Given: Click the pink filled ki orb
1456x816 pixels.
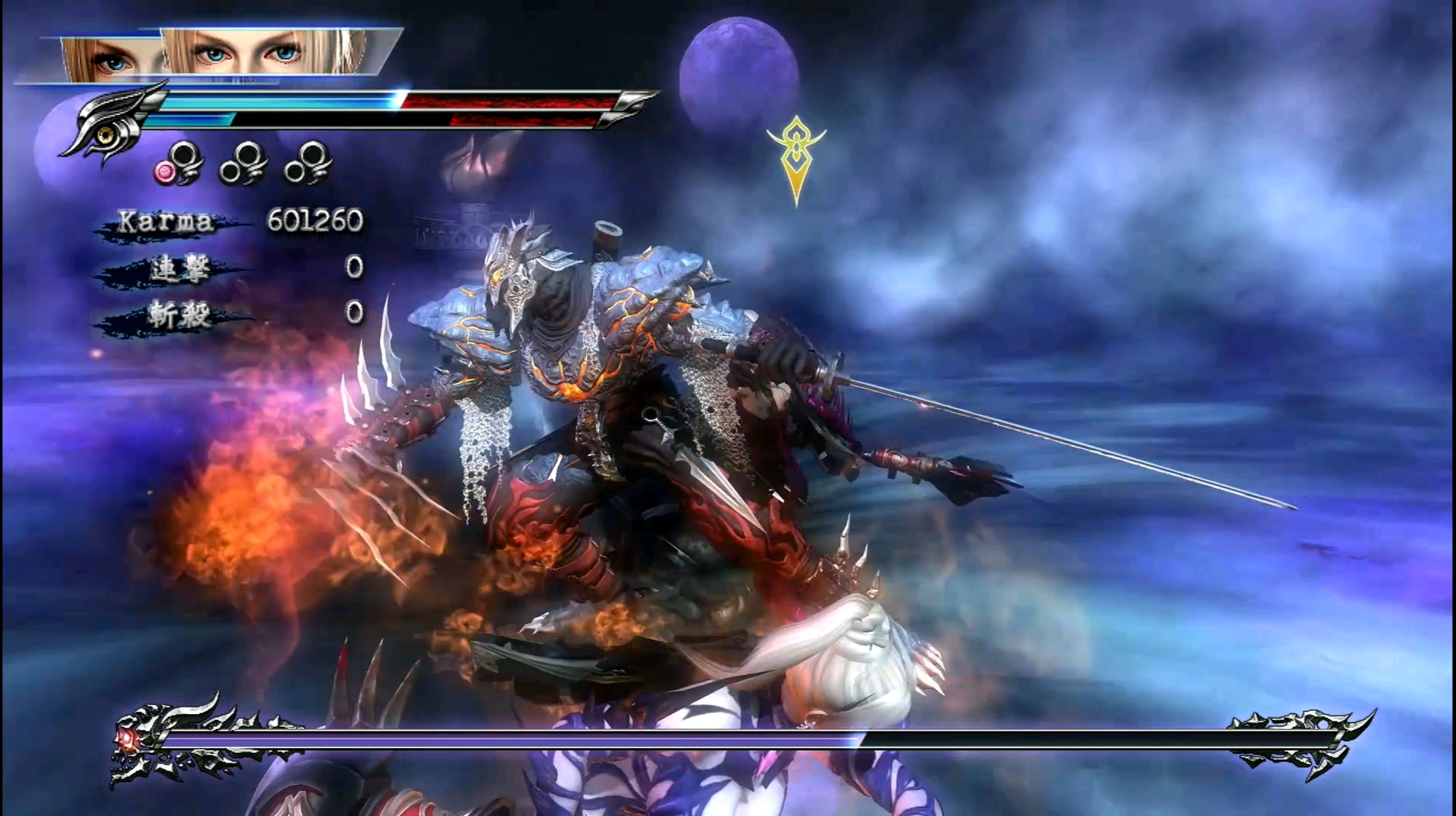Looking at the screenshot, I should pyautogui.click(x=165, y=172).
